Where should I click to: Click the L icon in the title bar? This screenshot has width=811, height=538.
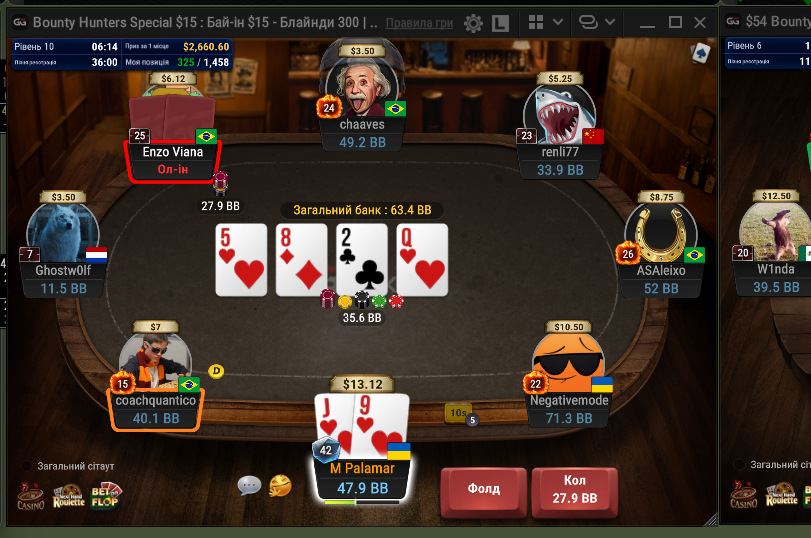pos(500,22)
